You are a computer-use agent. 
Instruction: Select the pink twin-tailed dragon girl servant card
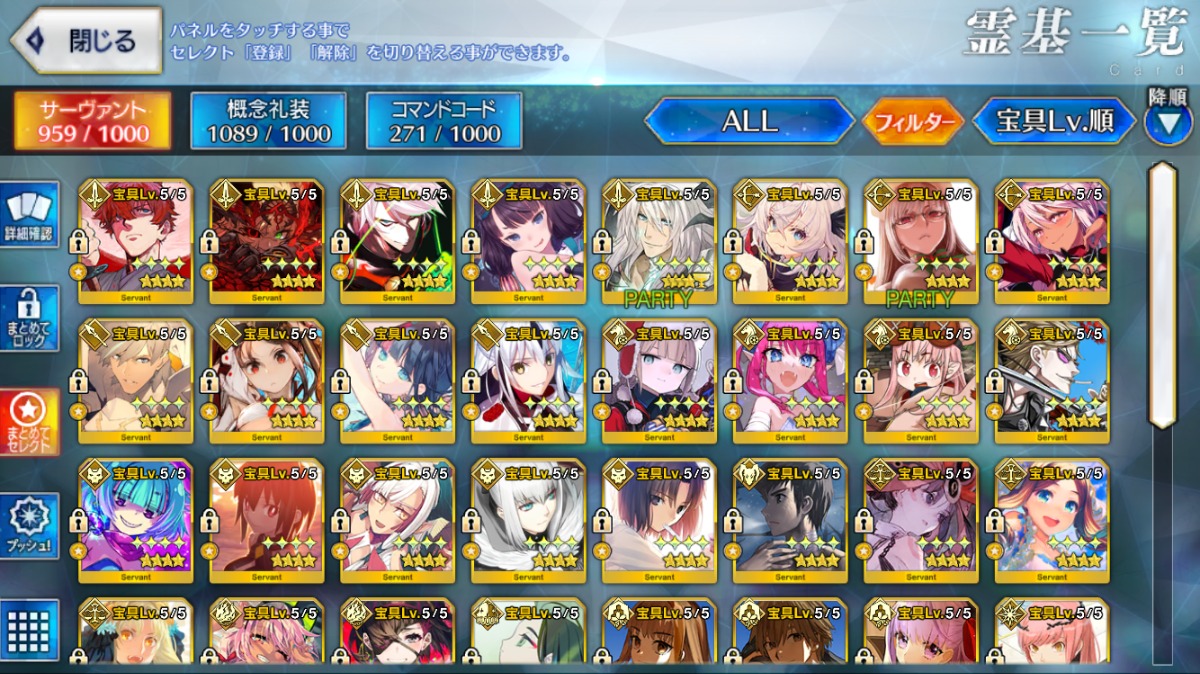790,380
